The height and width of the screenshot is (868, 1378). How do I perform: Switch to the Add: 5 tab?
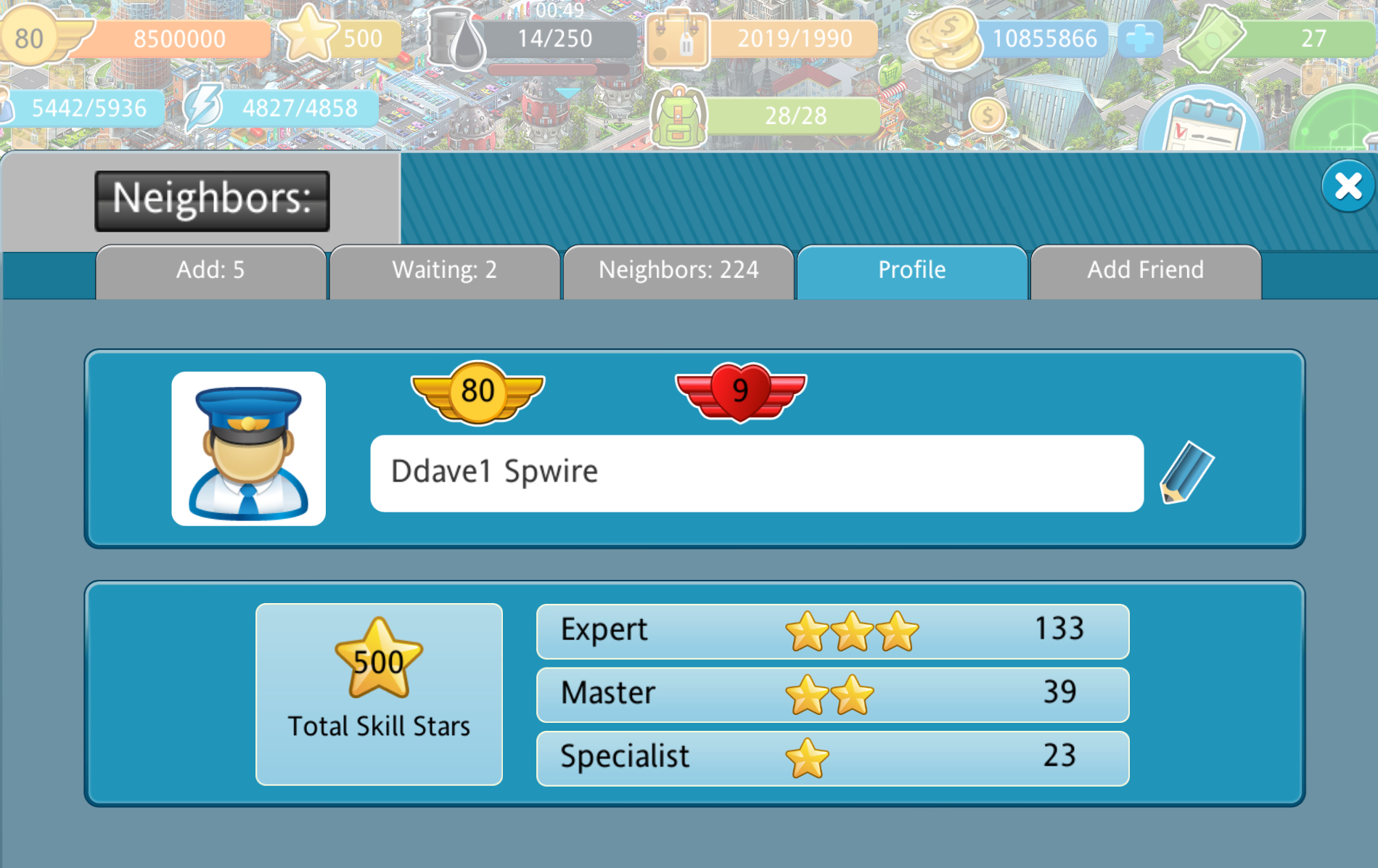[x=210, y=271]
